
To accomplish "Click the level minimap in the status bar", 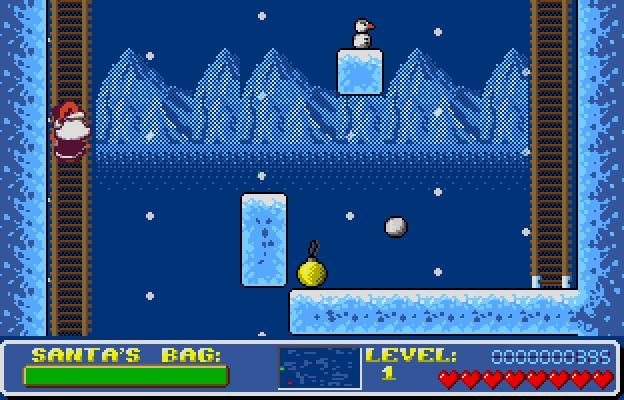I will click(319, 368).
